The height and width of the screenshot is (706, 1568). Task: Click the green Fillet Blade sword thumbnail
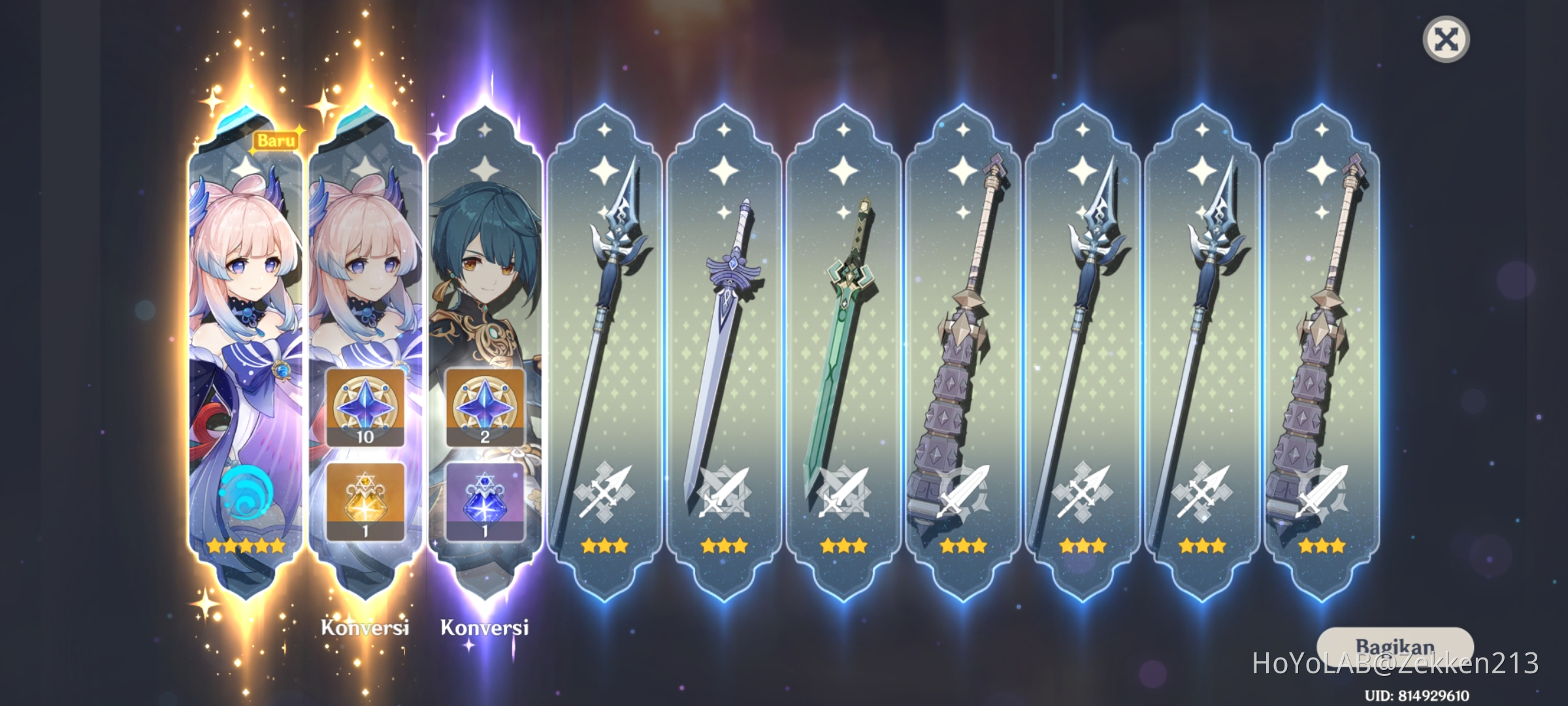(845, 307)
